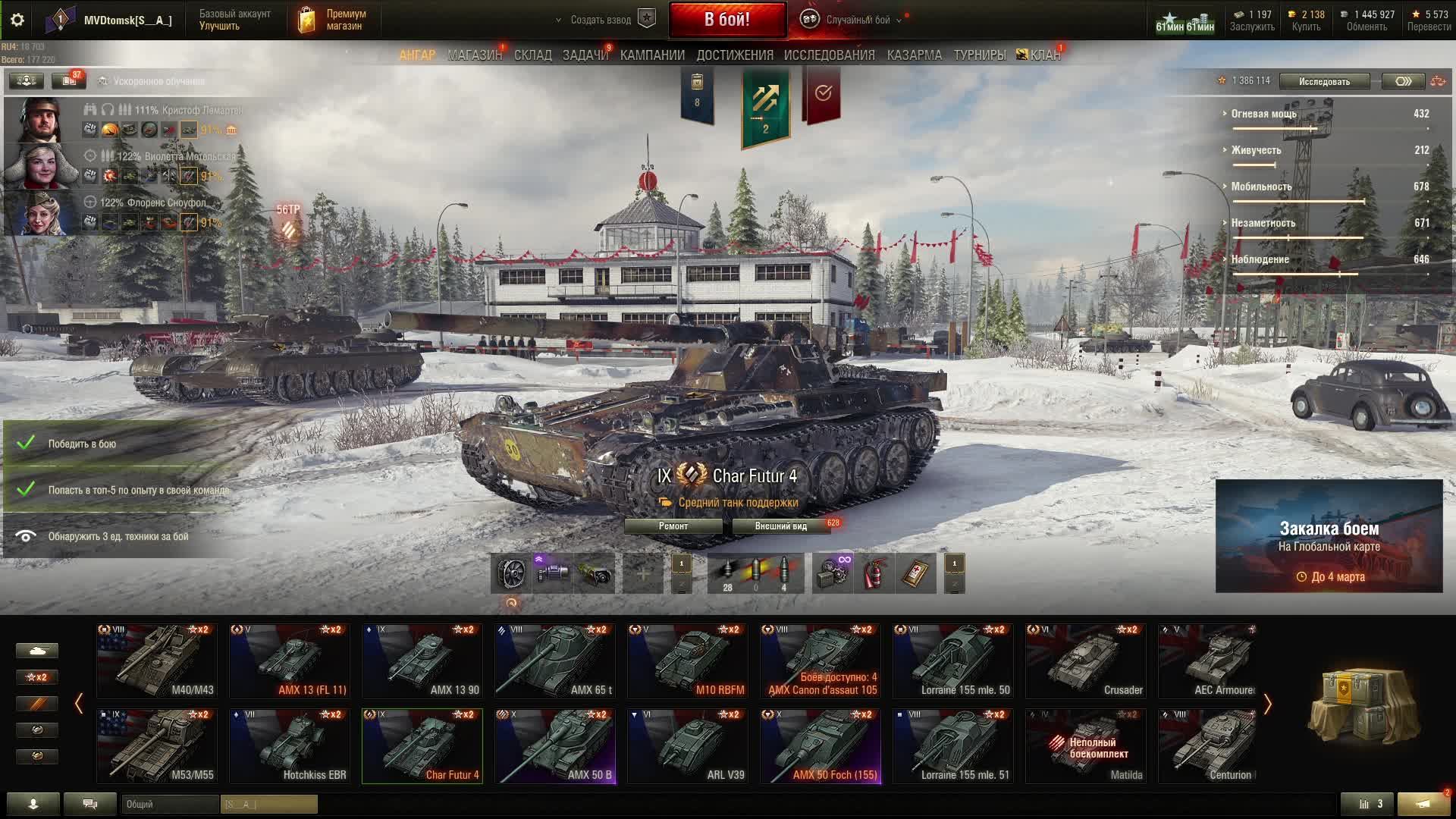Open the Закалка боем event banner

coord(1329,536)
